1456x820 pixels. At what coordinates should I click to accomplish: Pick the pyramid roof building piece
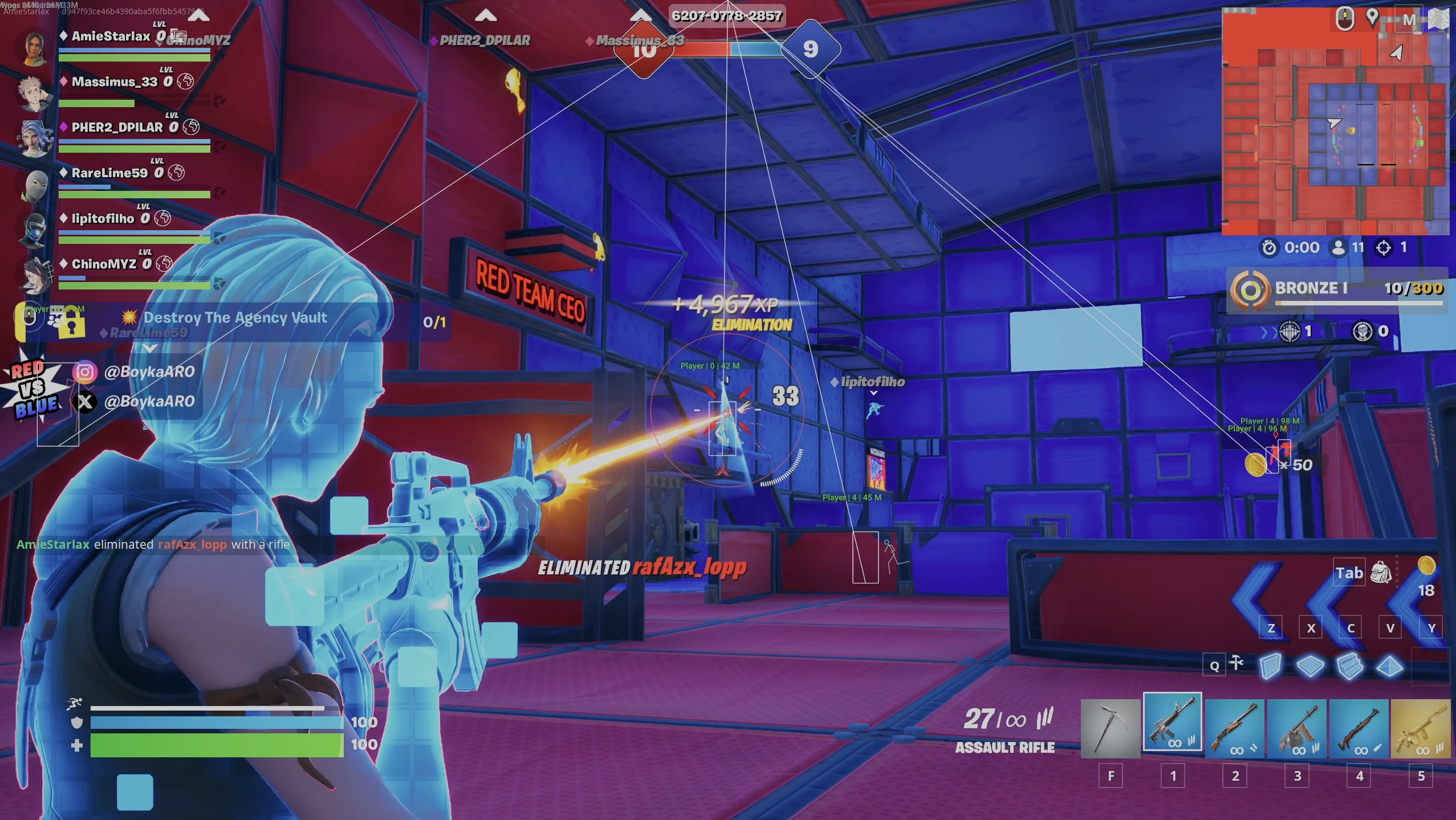tap(1389, 666)
